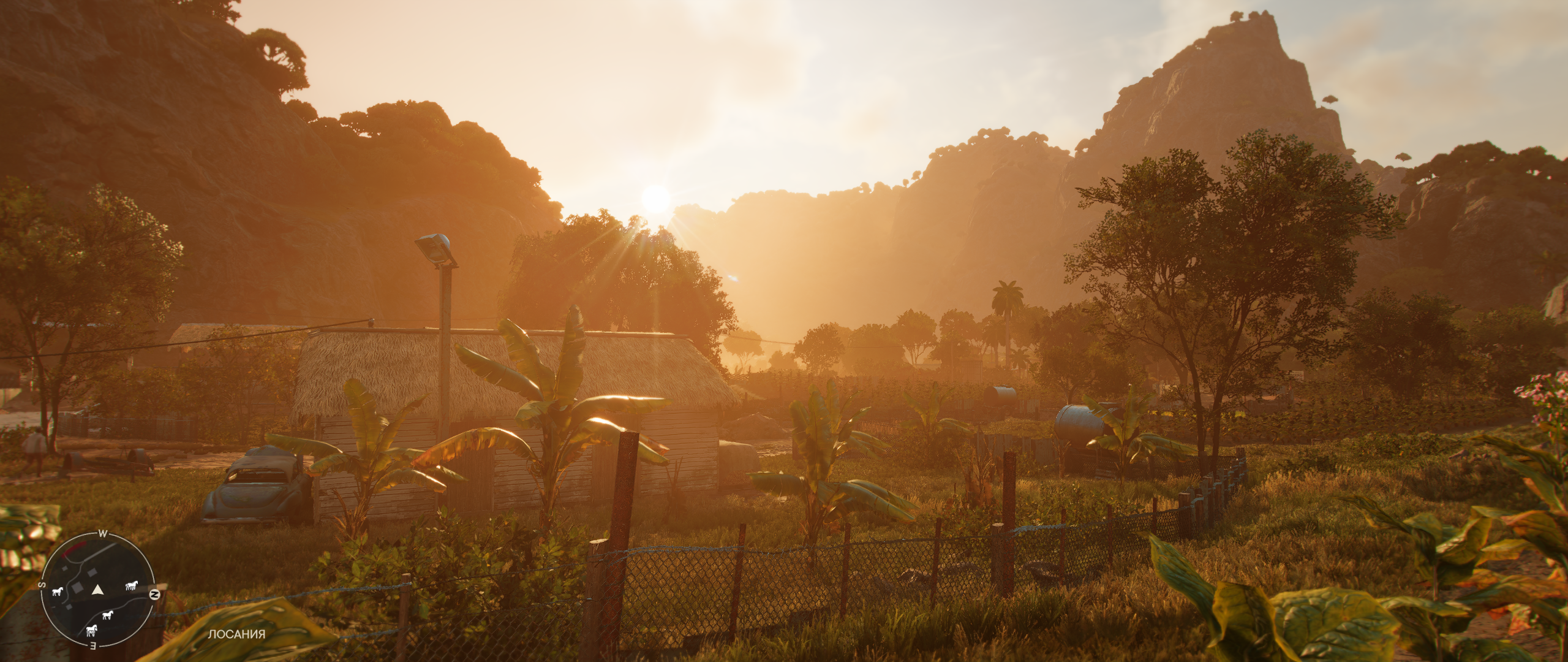Select the player arrow on the minimap

(97, 590)
